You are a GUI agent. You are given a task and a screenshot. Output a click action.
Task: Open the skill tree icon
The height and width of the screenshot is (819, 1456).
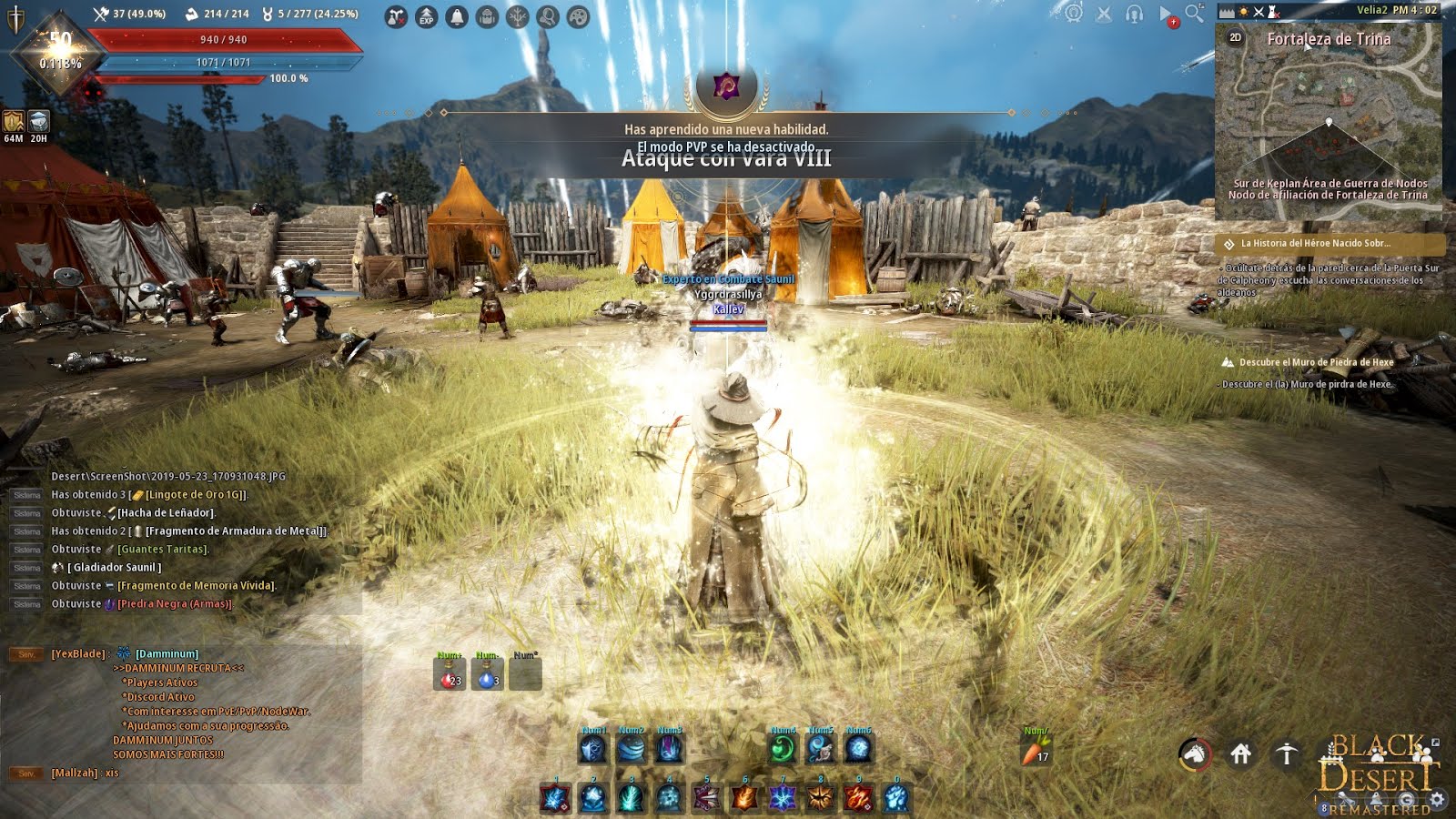point(517,16)
